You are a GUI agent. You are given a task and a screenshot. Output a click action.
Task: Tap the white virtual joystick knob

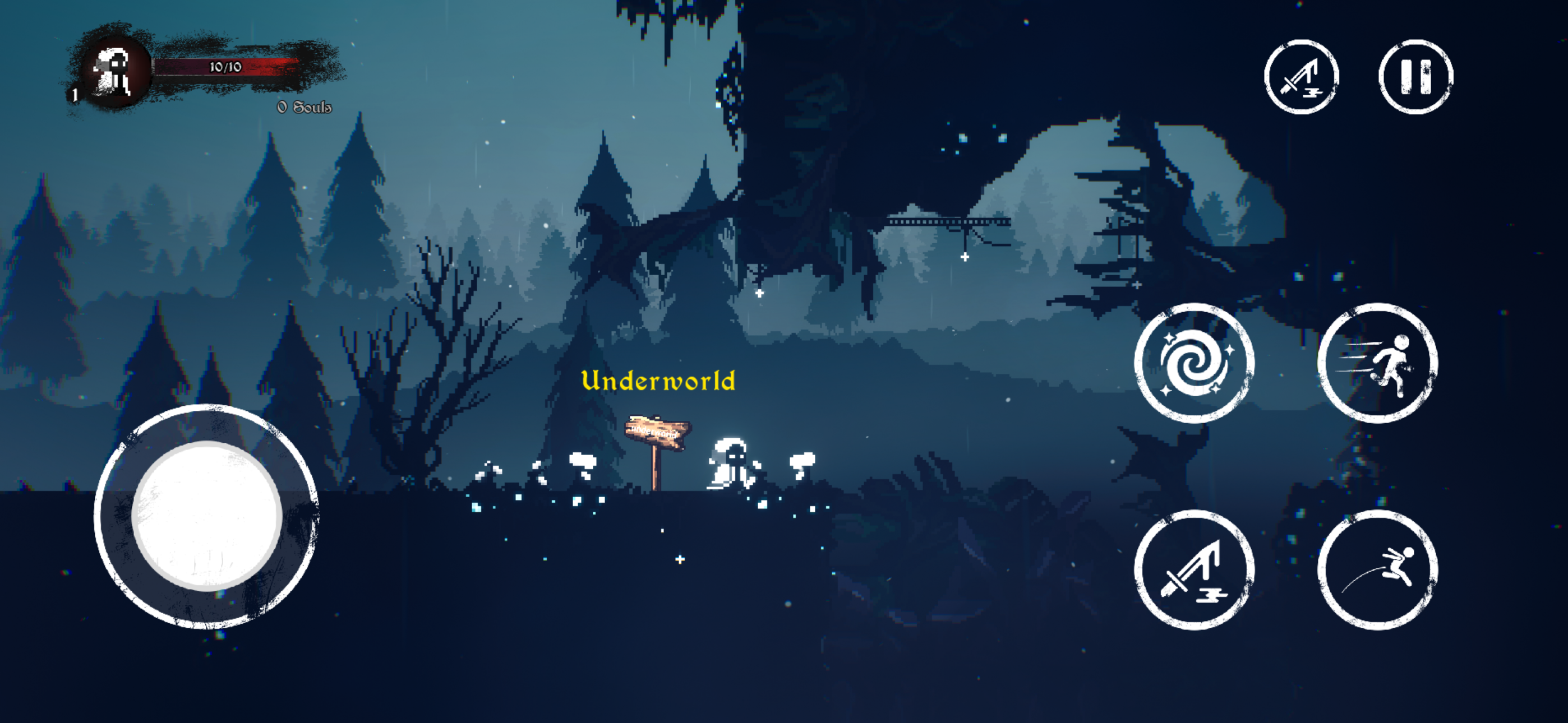[x=207, y=516]
